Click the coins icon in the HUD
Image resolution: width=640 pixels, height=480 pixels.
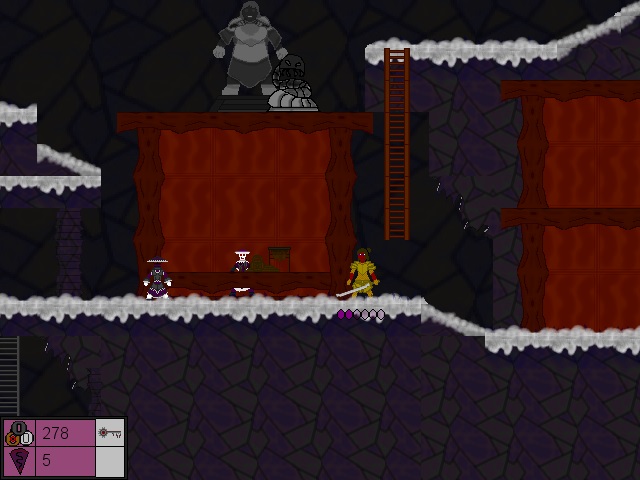coord(19,433)
